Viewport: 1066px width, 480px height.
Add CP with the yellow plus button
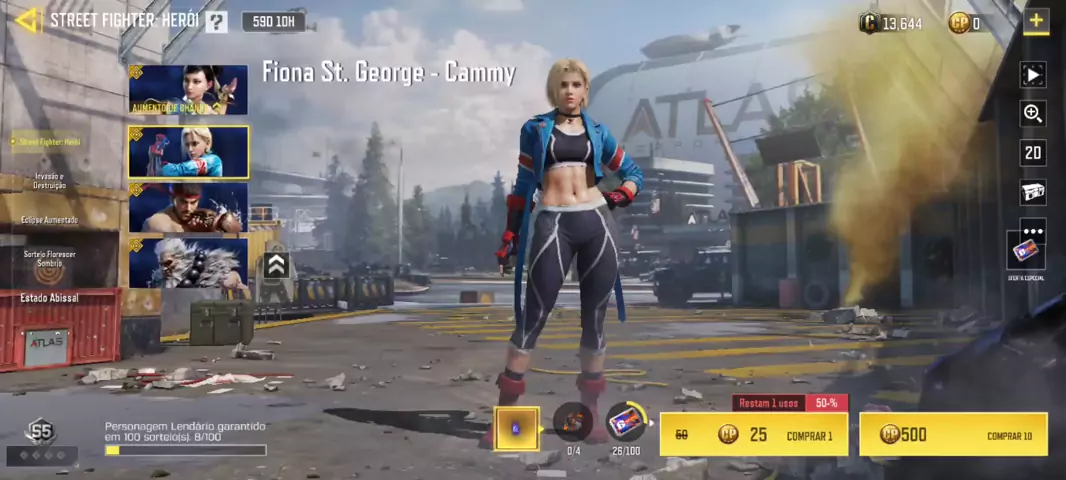(x=1036, y=21)
